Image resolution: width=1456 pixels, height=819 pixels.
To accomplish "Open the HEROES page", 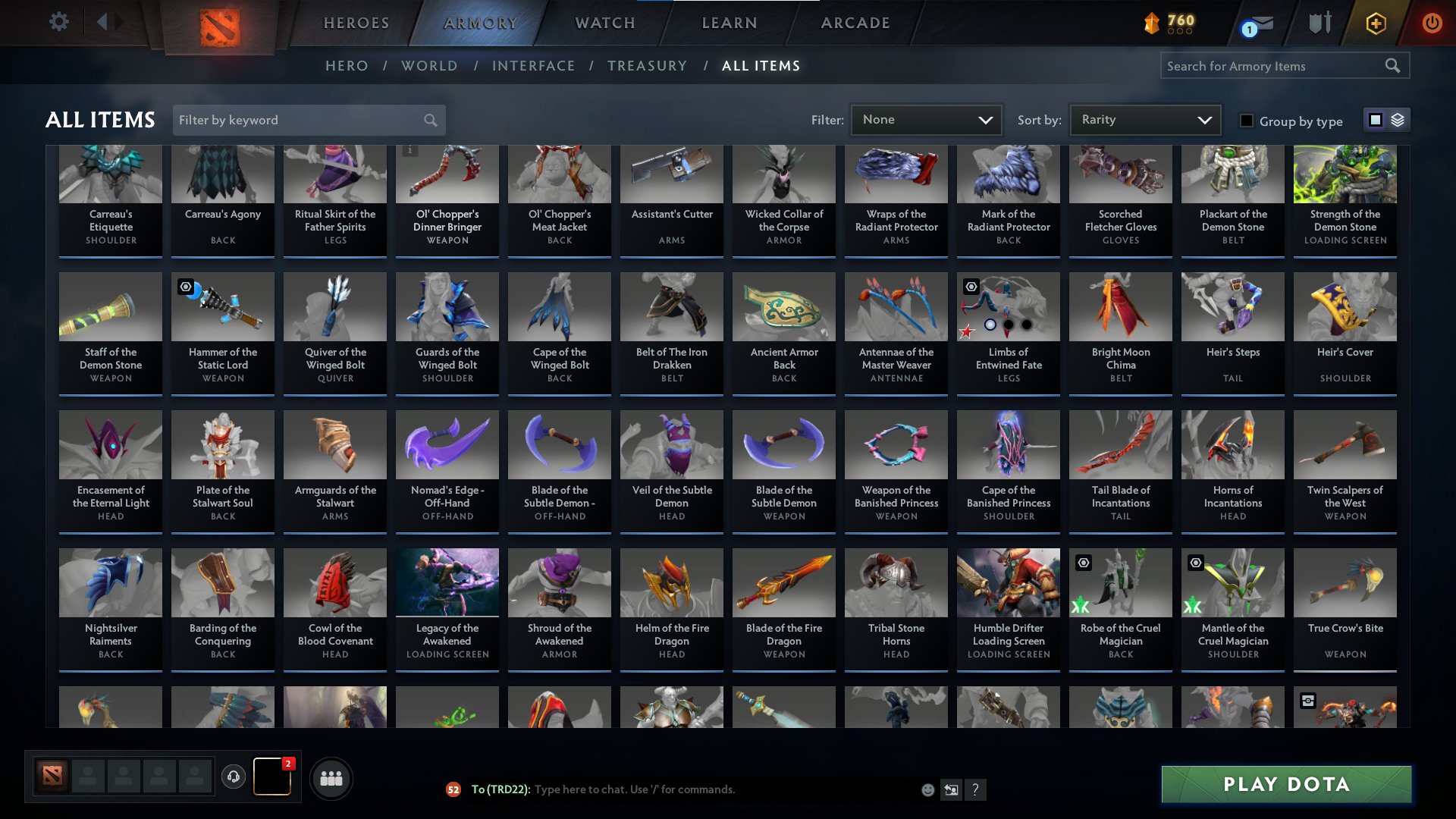I will point(356,22).
